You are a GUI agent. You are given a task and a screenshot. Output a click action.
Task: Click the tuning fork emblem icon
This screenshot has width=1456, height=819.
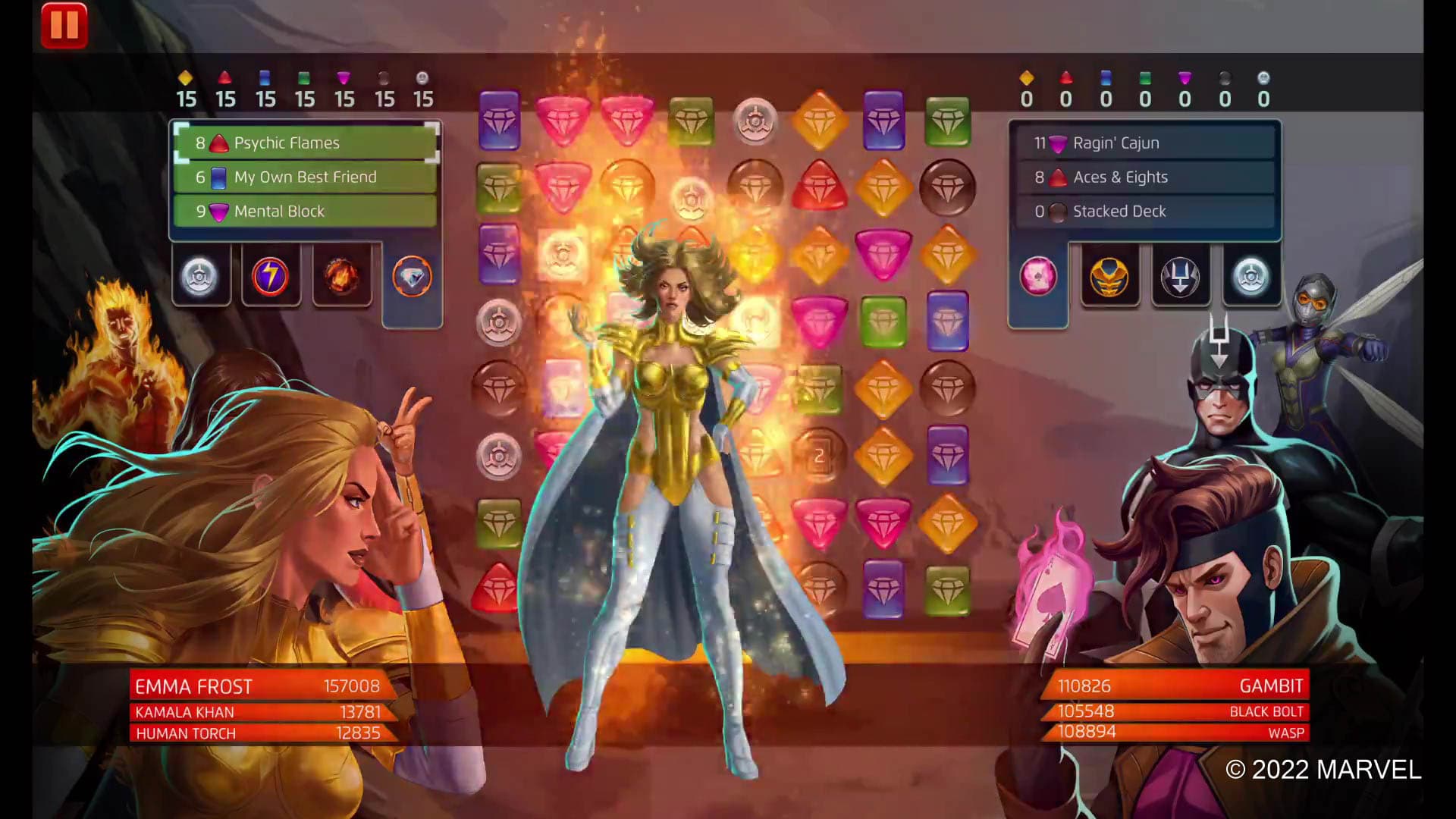click(x=1181, y=276)
